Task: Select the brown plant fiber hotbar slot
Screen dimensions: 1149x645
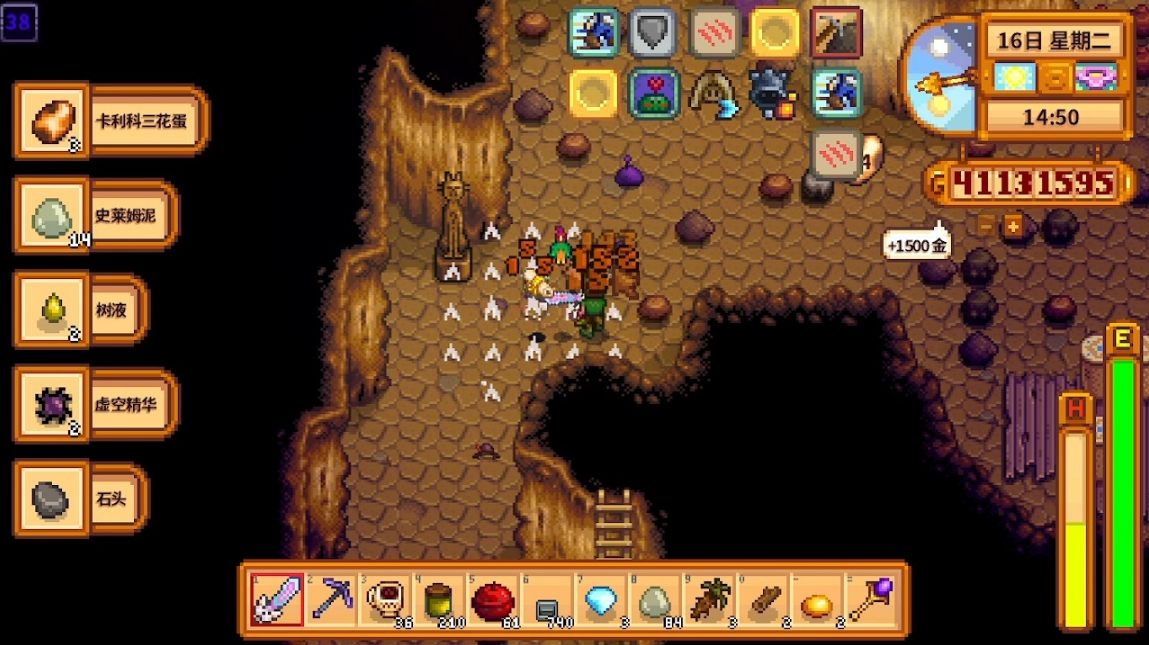Action: click(709, 600)
